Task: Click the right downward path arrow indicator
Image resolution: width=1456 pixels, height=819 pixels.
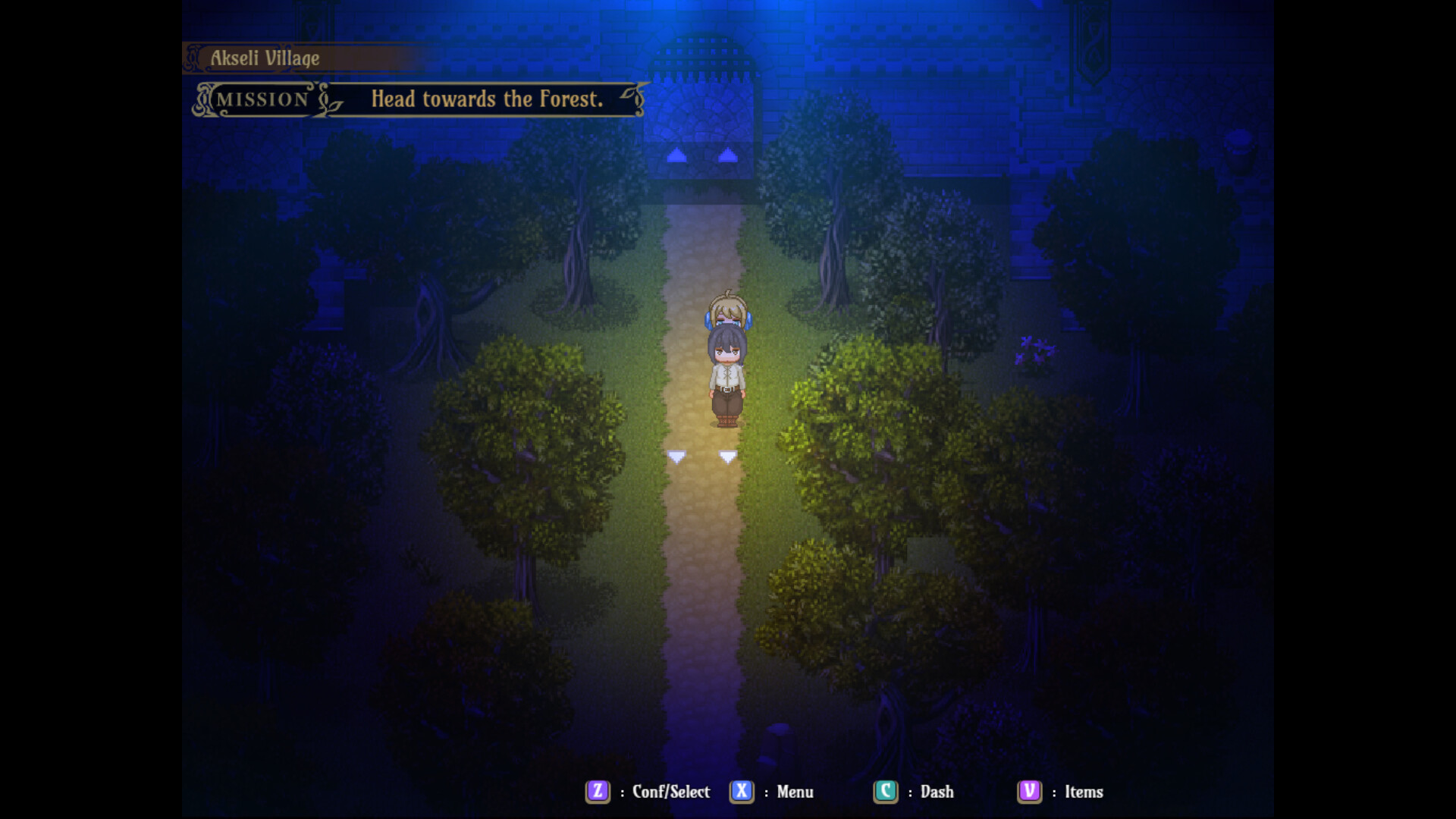Action: point(727,456)
